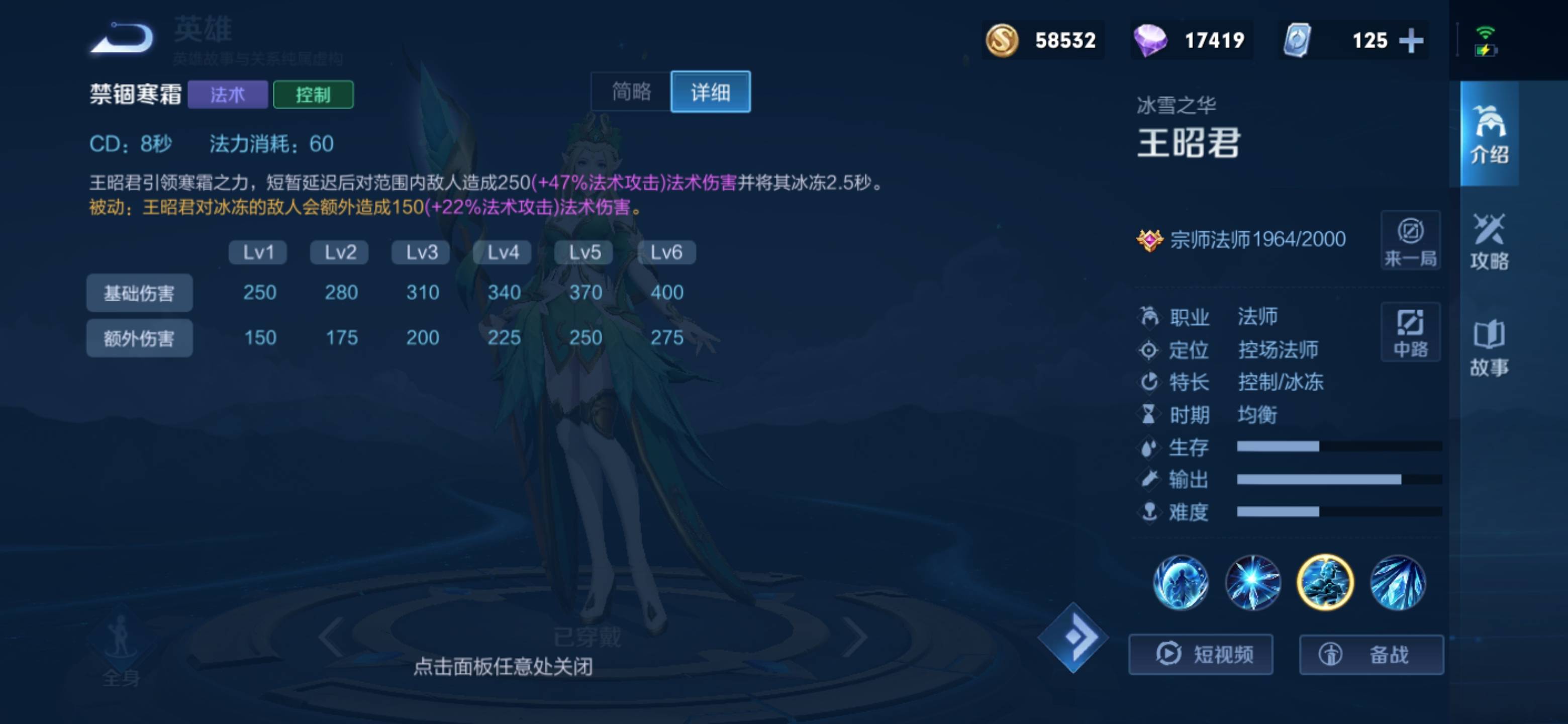Tap 宗师法师1964/2000 proficiency badge

[1248, 239]
